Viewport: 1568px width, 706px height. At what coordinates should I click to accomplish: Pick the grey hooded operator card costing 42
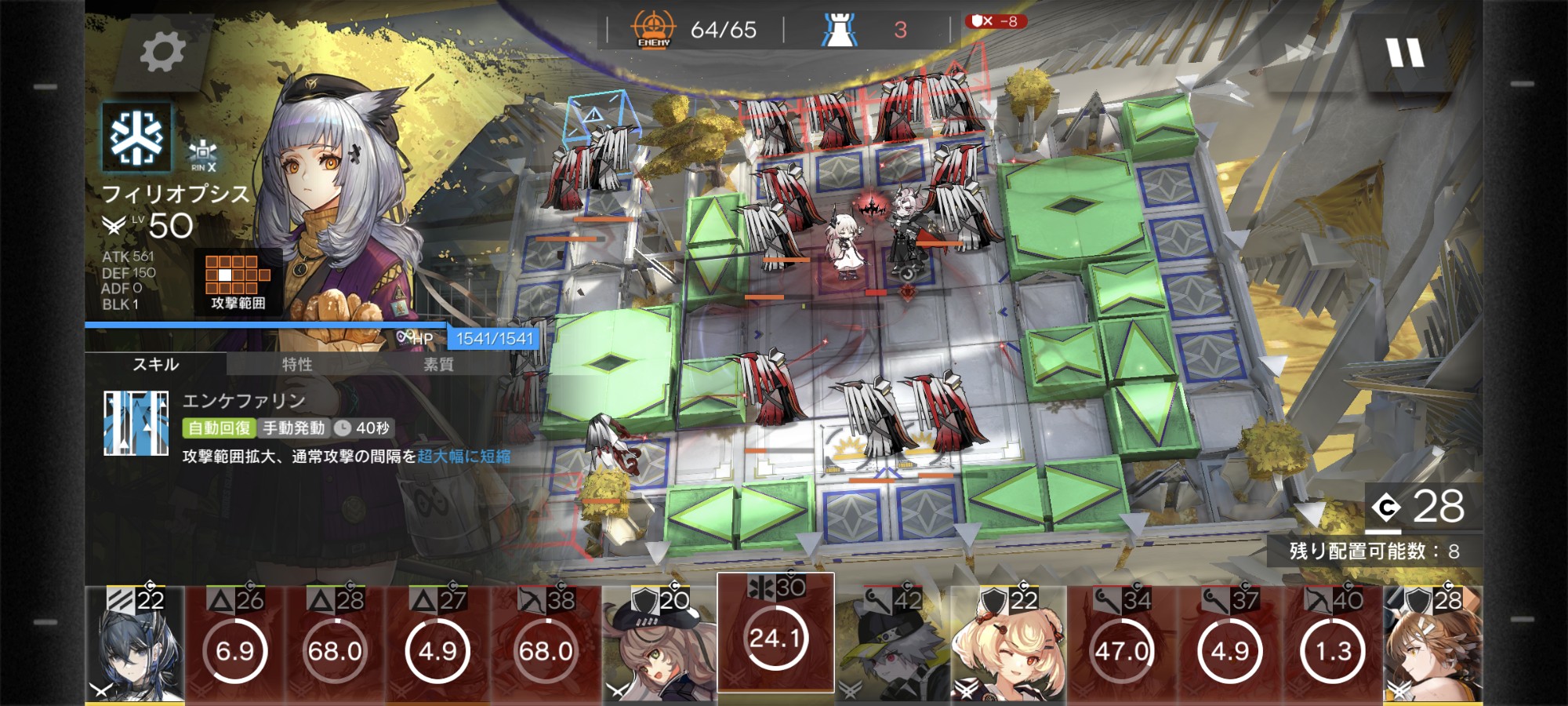point(891,645)
